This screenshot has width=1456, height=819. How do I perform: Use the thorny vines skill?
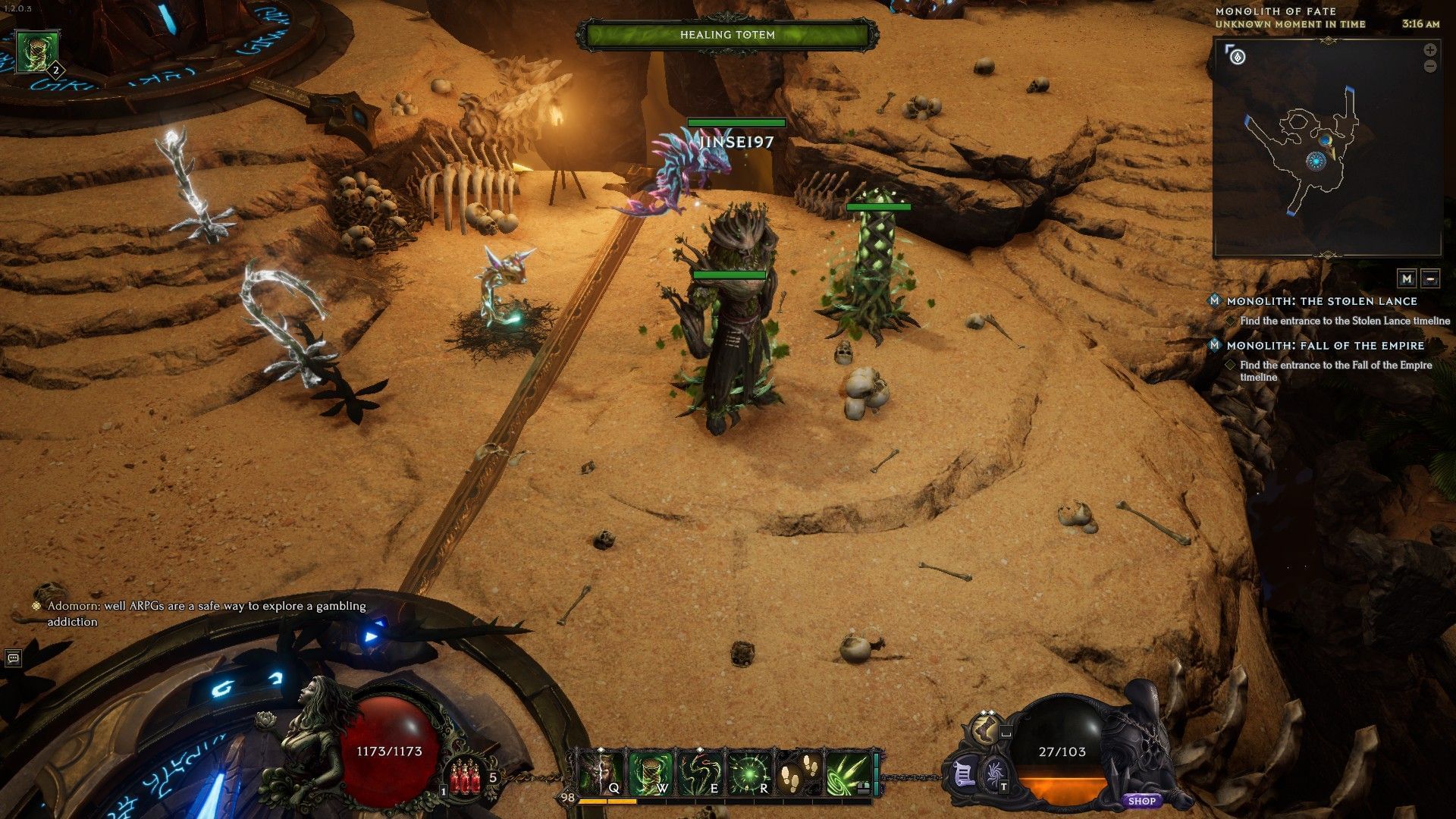[x=699, y=773]
